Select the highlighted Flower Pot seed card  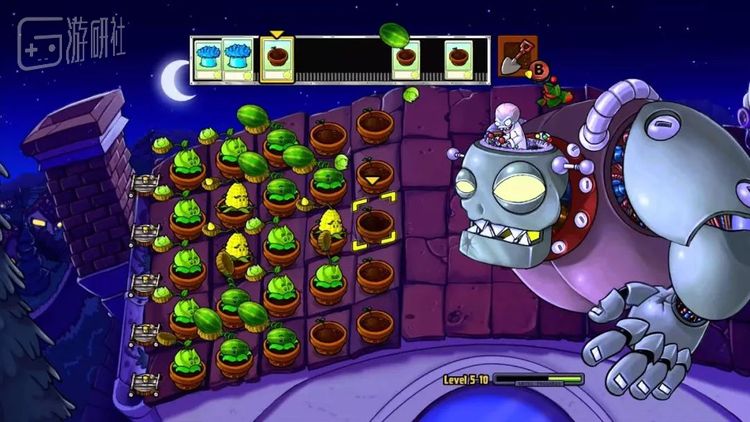(277, 60)
